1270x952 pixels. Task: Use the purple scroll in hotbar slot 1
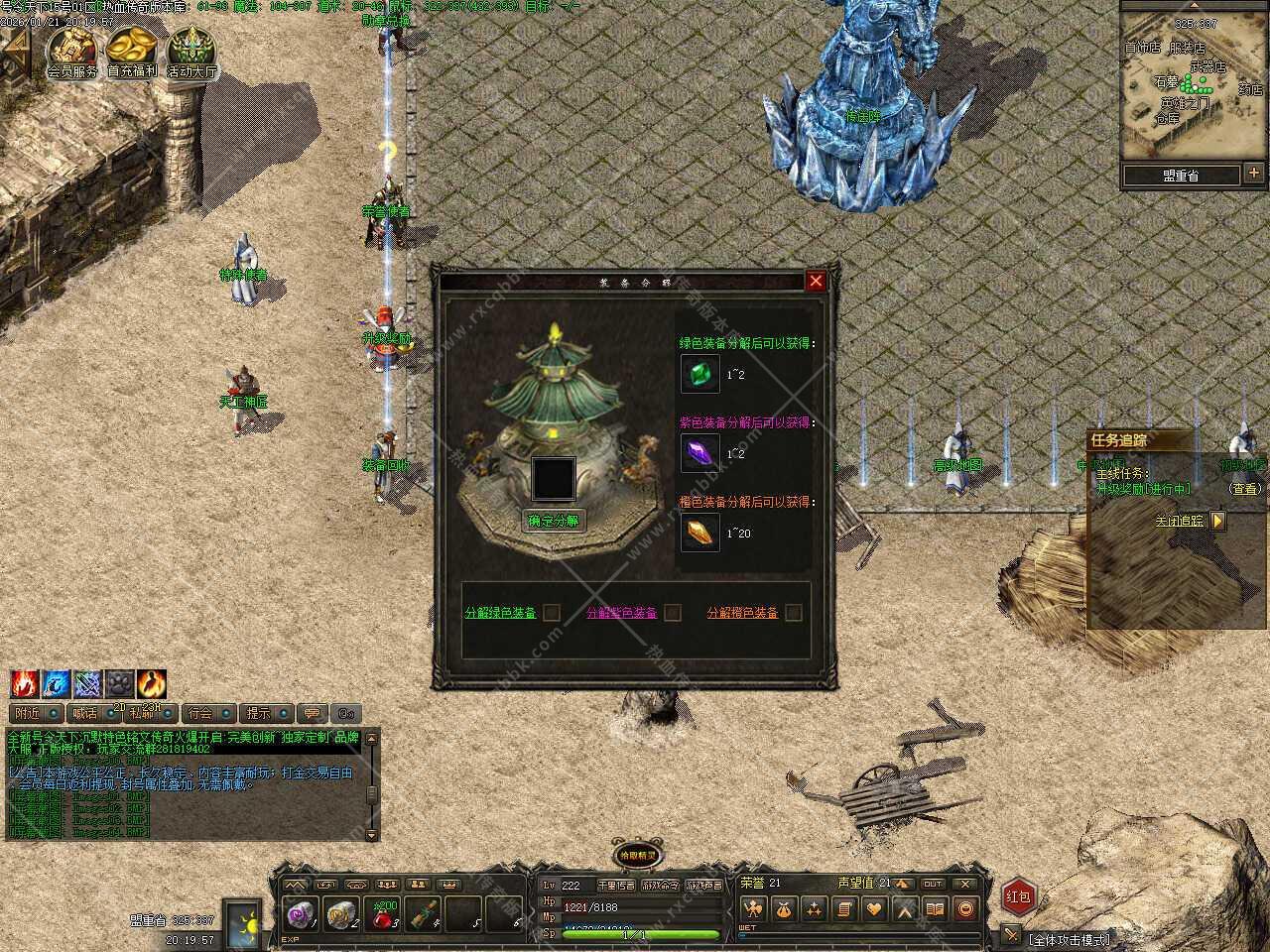(298, 915)
